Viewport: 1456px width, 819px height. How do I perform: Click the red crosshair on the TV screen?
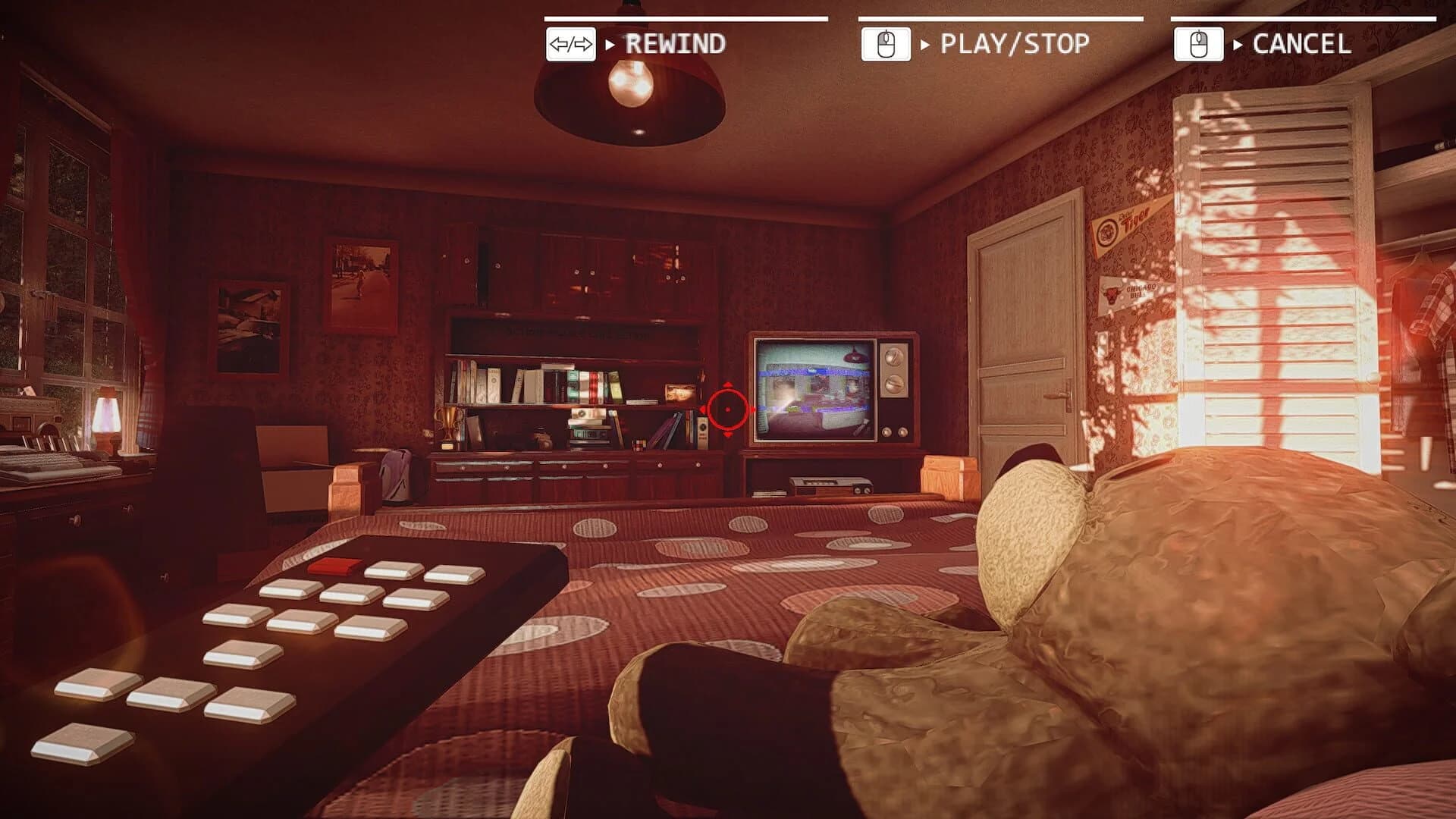point(729,409)
